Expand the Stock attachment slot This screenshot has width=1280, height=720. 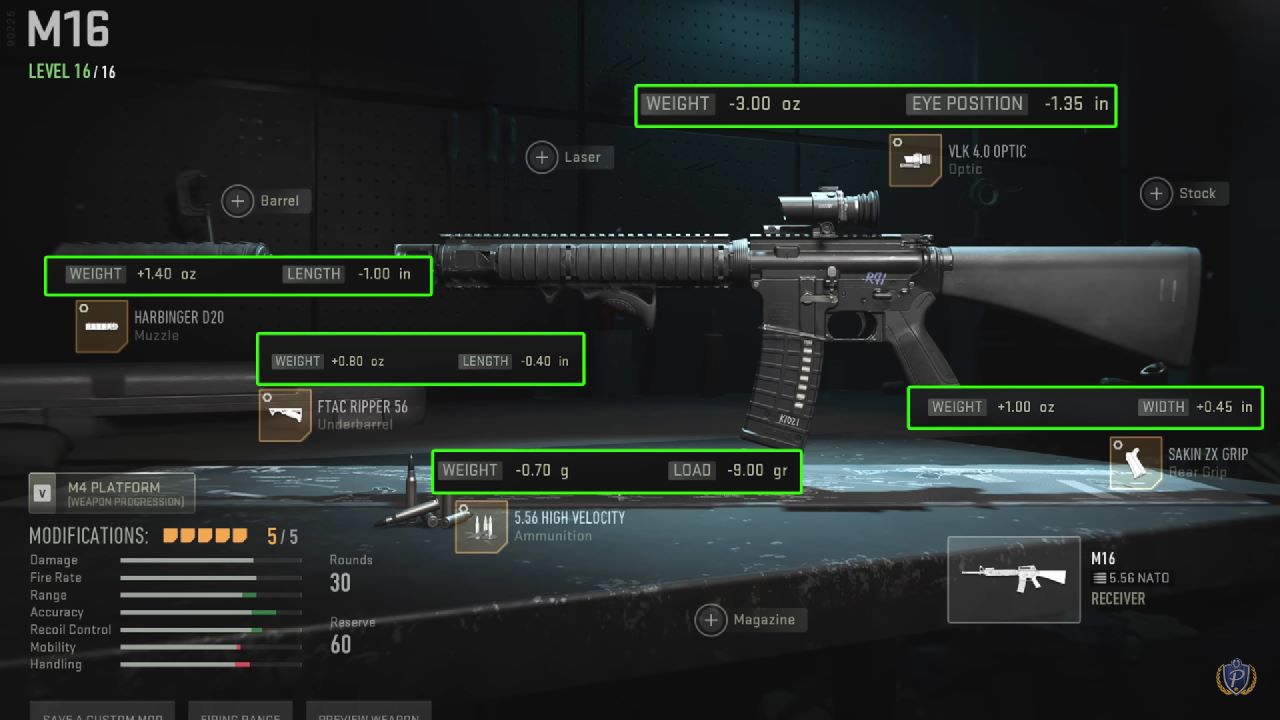(x=1155, y=193)
